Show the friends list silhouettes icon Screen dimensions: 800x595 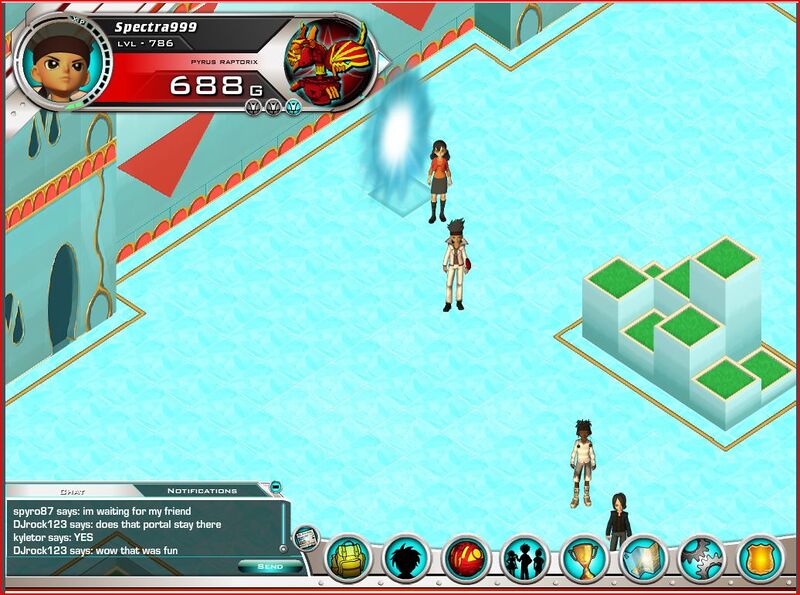[x=522, y=560]
